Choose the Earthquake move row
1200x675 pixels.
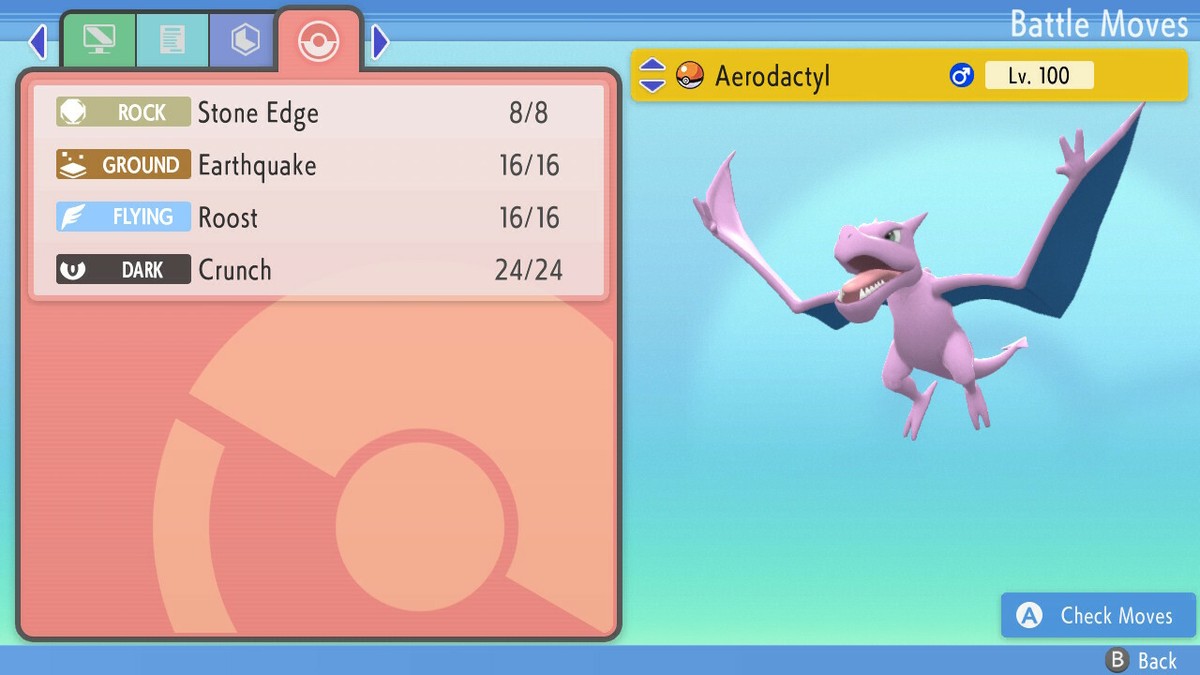click(318, 165)
